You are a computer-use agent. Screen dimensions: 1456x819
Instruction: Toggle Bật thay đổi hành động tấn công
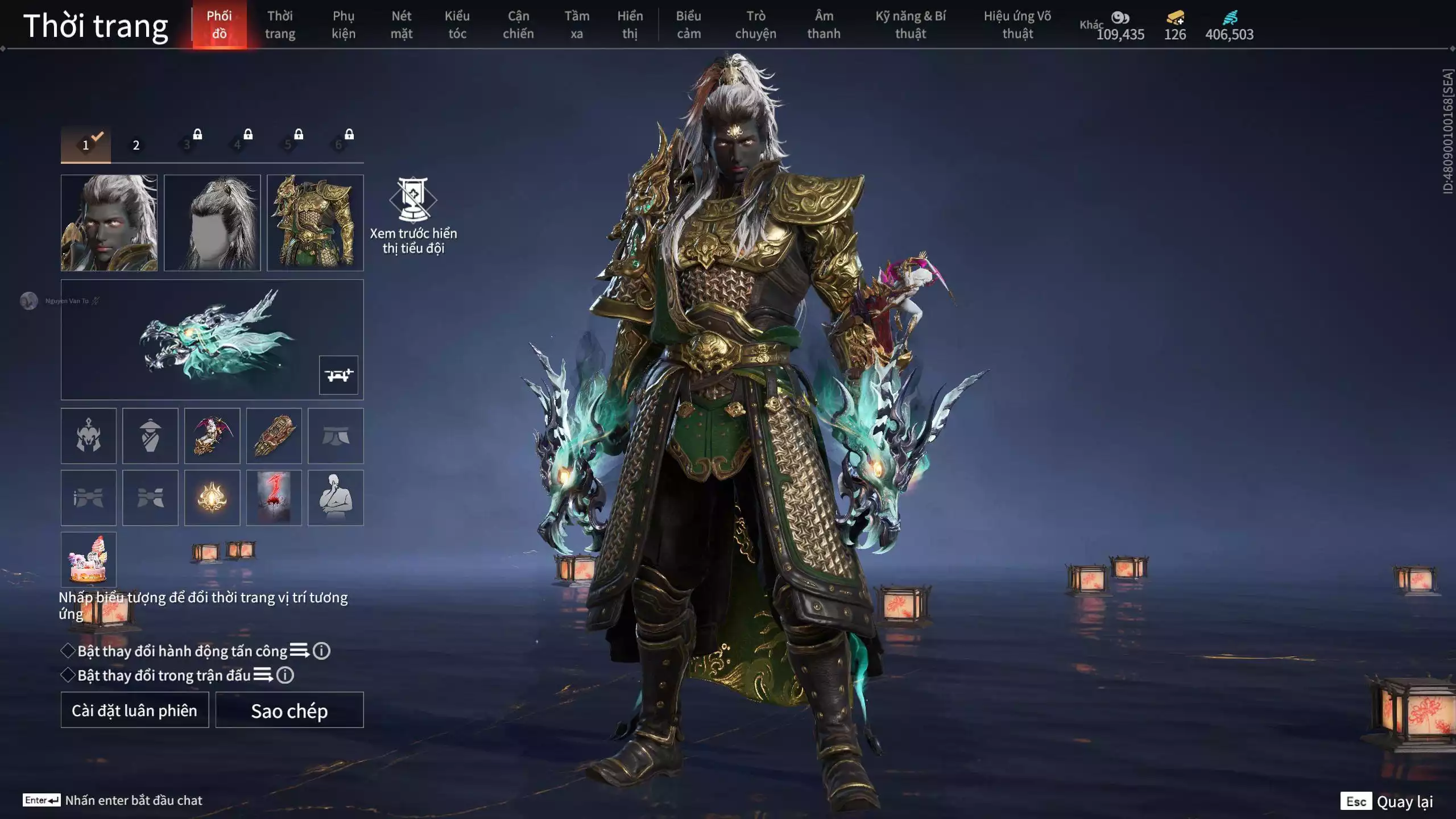(68, 651)
